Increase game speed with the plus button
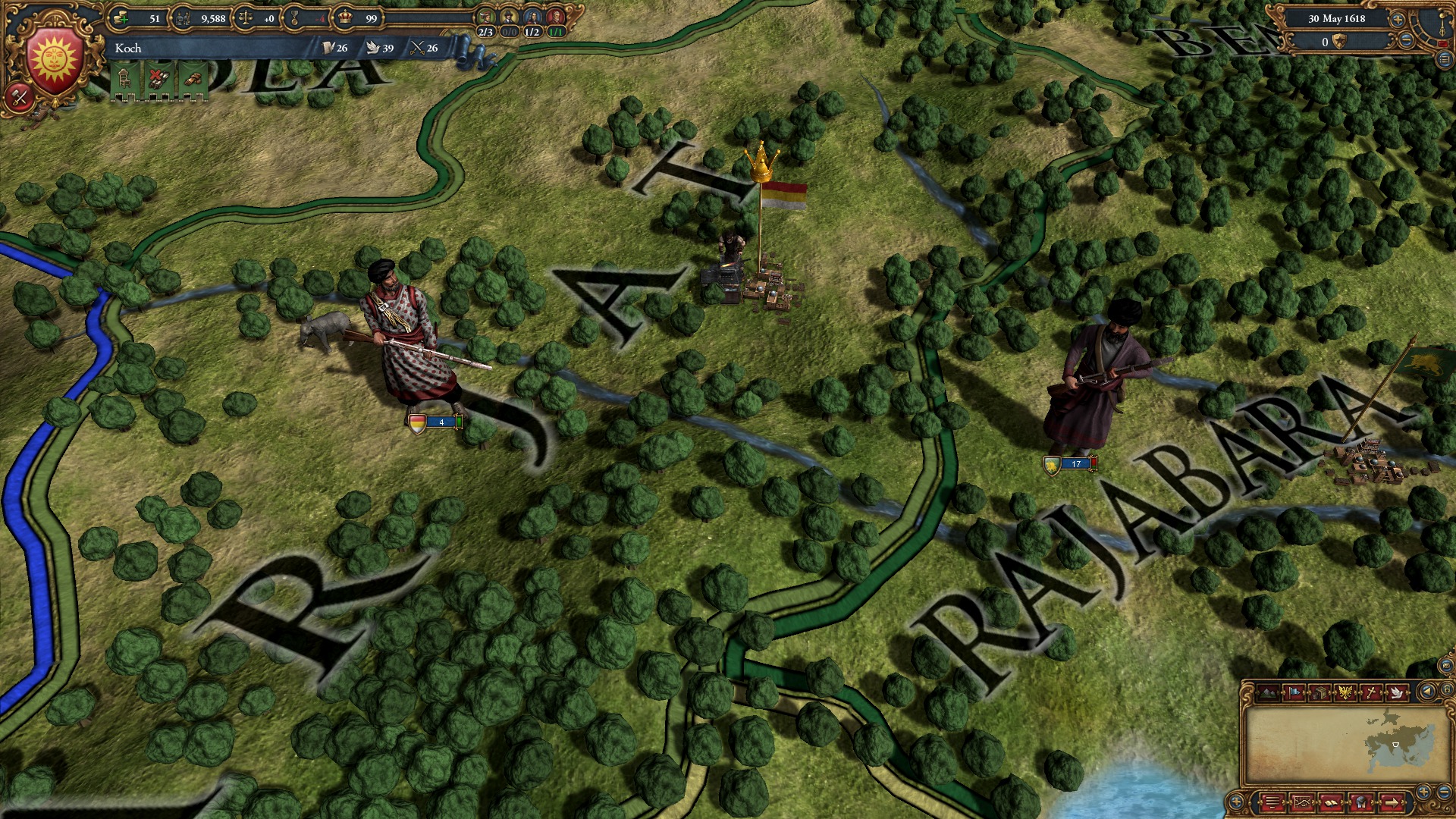 [1398, 20]
